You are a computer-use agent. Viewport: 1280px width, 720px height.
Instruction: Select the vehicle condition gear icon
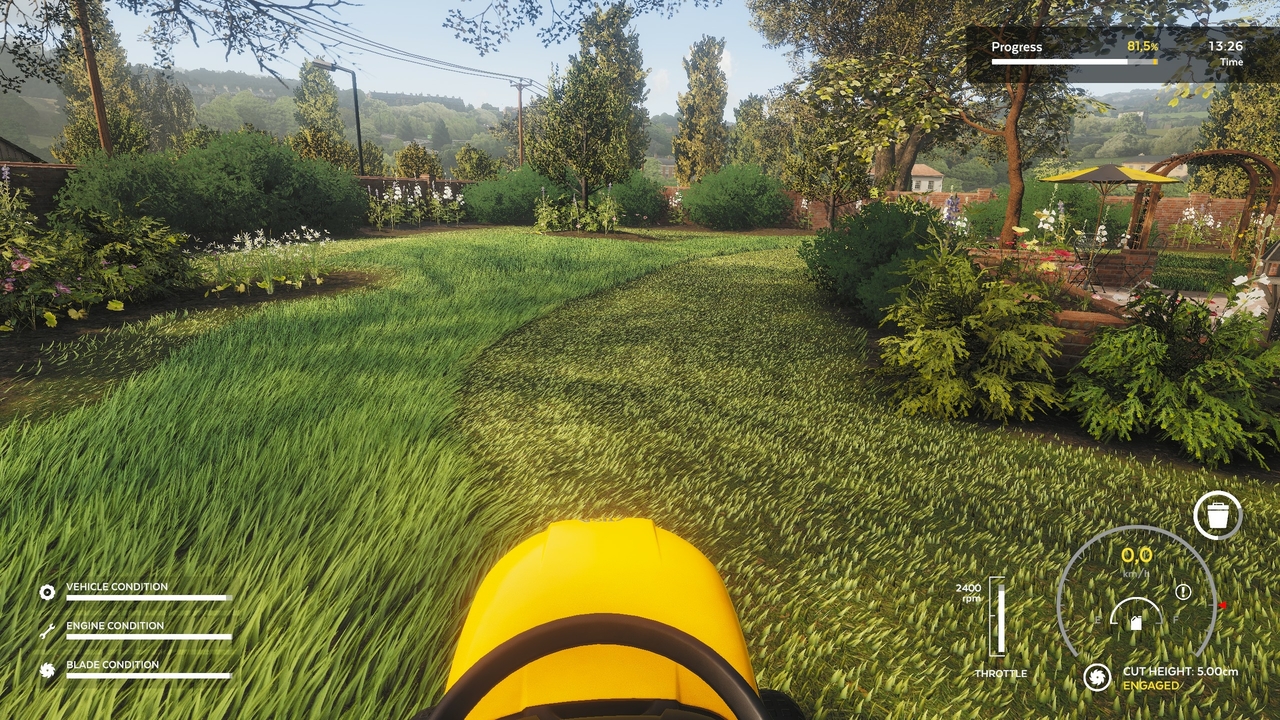[x=47, y=592]
